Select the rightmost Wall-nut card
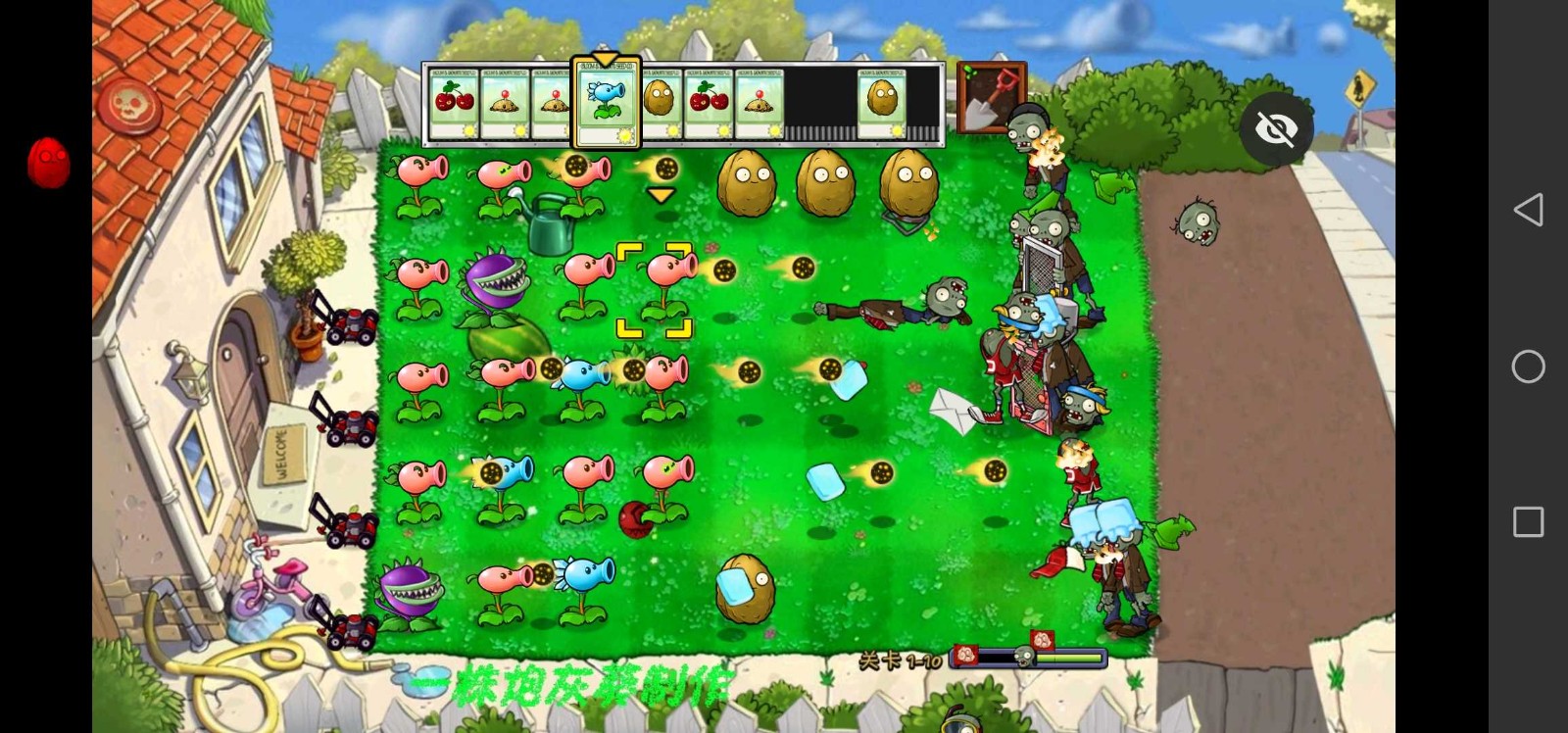This screenshot has width=1568, height=733. coord(880,101)
